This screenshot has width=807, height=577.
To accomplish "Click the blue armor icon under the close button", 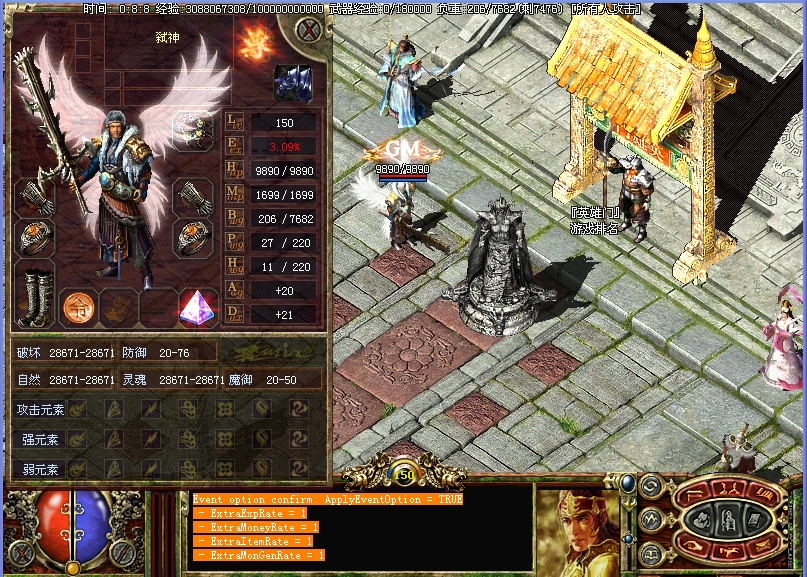I will [x=292, y=82].
